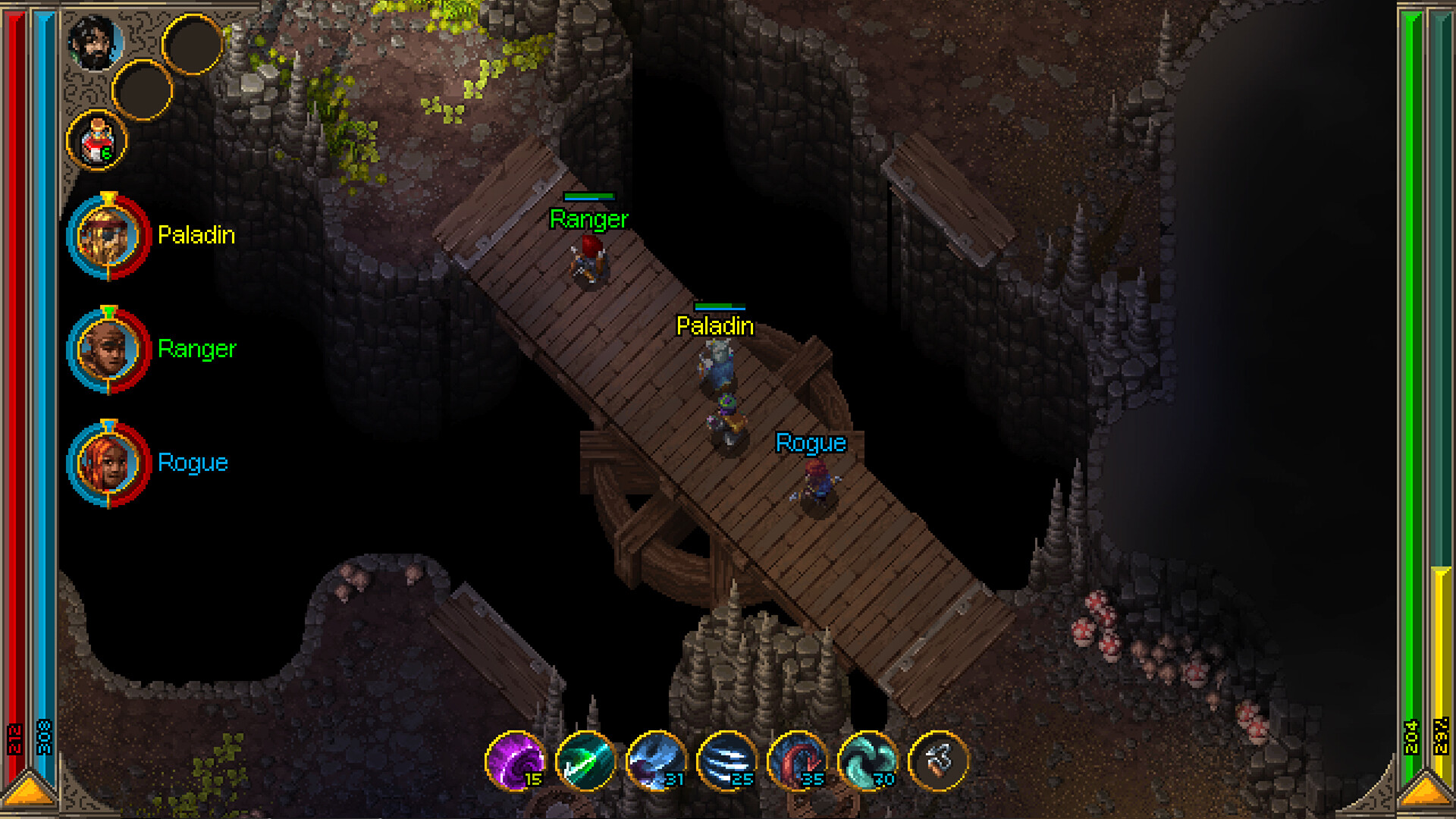
Task: Activate the teal swirl ability costing 70
Action: (868, 761)
